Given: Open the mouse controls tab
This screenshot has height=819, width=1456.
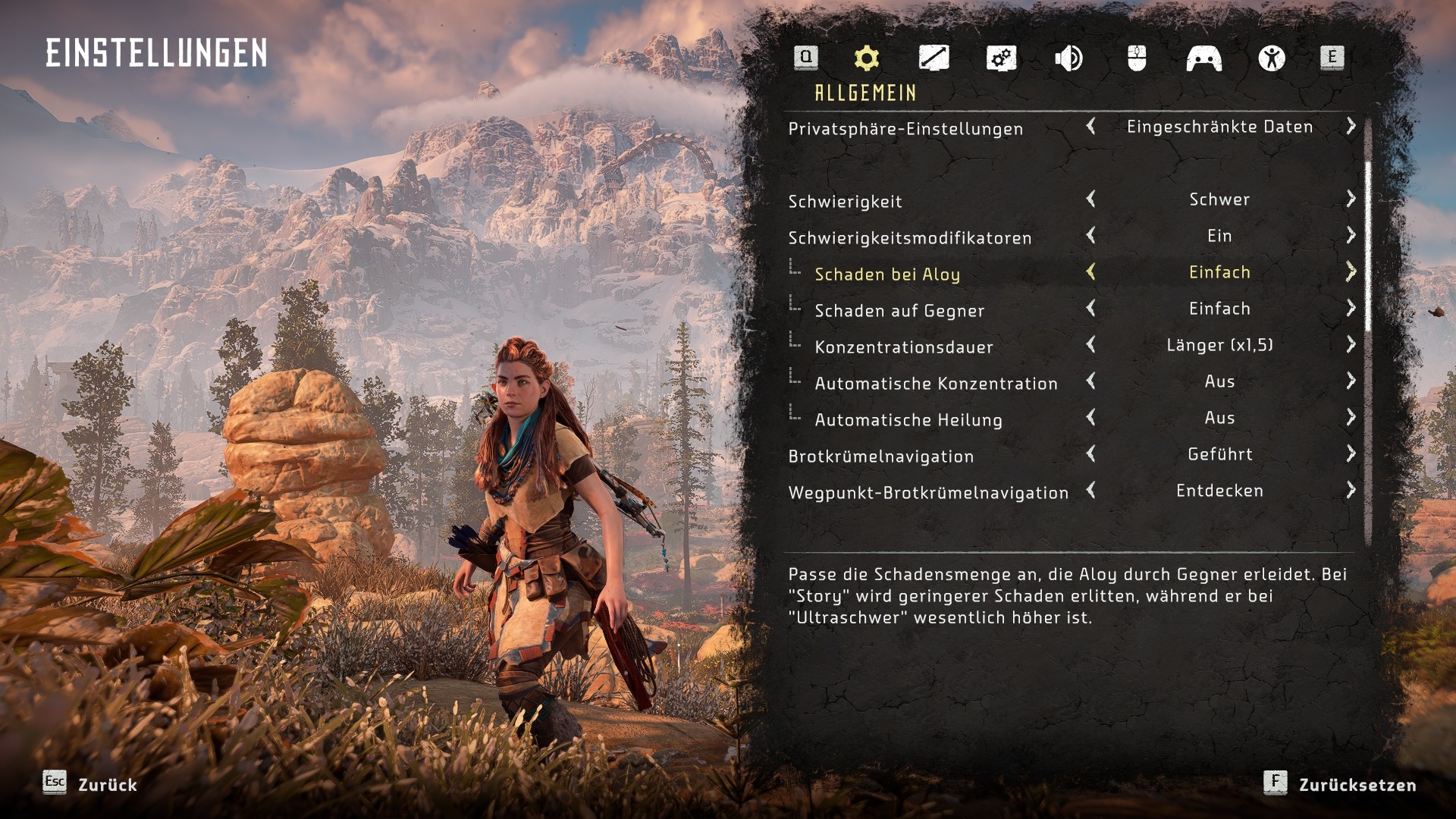Looking at the screenshot, I should [x=1136, y=58].
